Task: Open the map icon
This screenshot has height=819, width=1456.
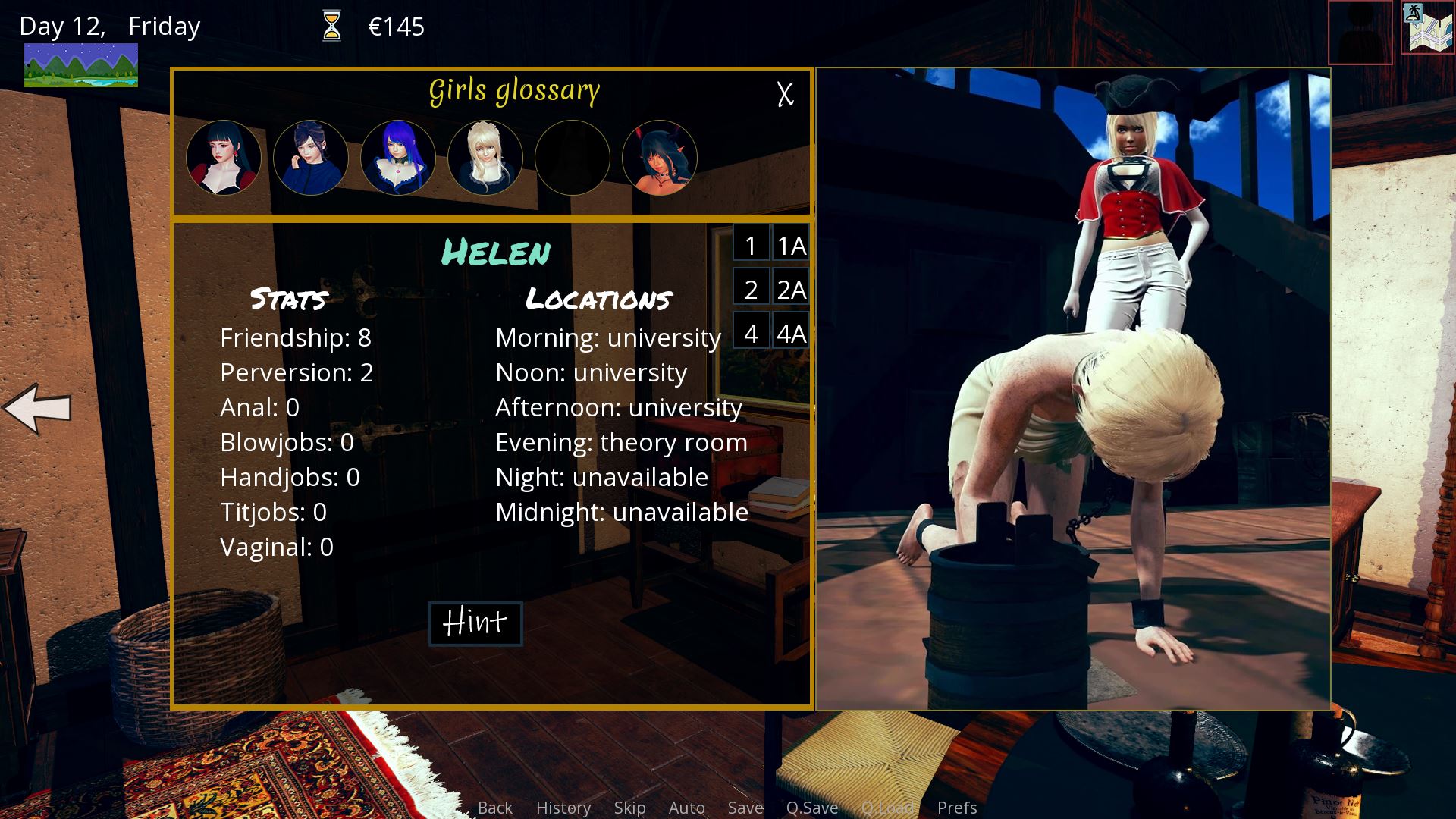Action: (x=1426, y=29)
